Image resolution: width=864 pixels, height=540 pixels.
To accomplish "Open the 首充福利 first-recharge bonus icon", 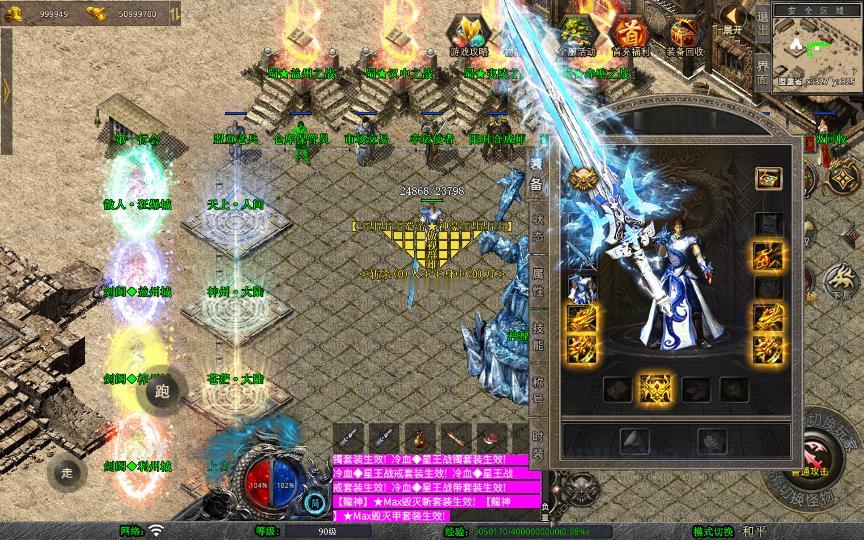I will (x=630, y=36).
